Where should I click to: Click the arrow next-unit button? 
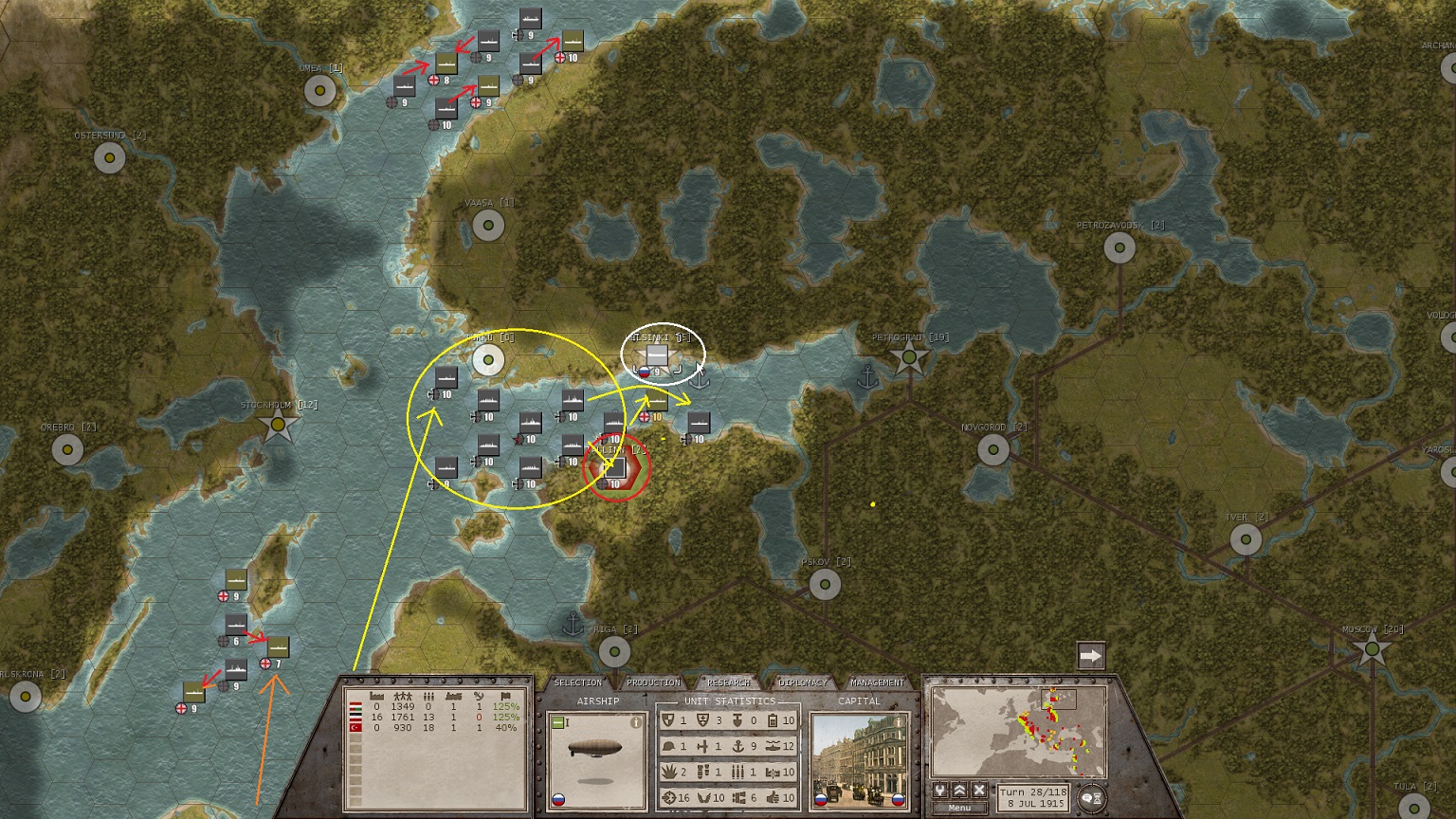pos(1091,656)
